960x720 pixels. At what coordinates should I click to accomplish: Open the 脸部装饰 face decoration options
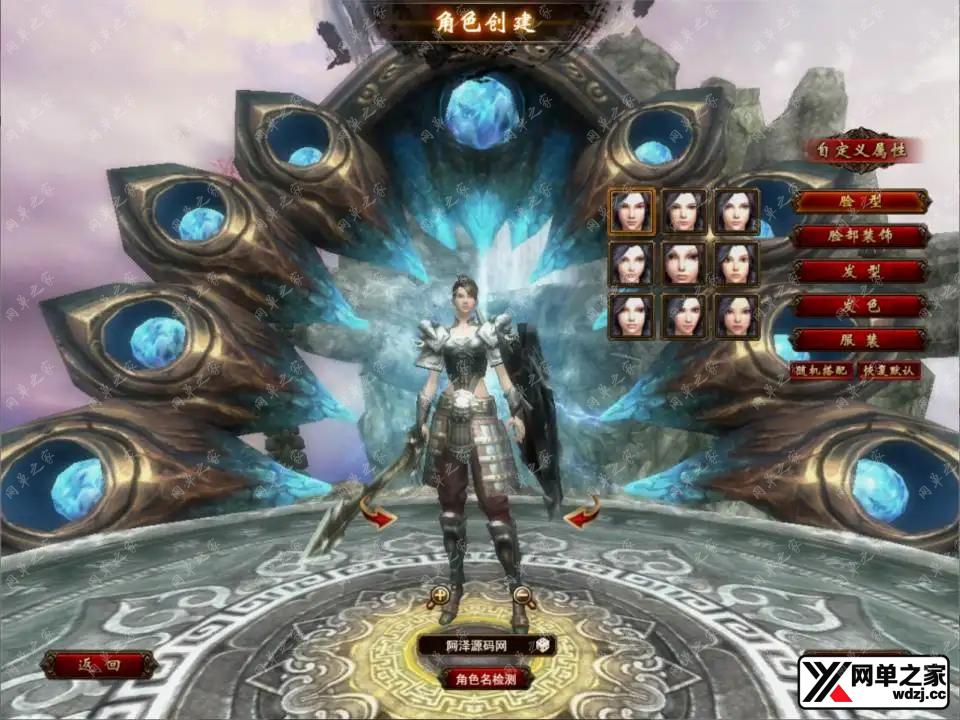pos(860,236)
